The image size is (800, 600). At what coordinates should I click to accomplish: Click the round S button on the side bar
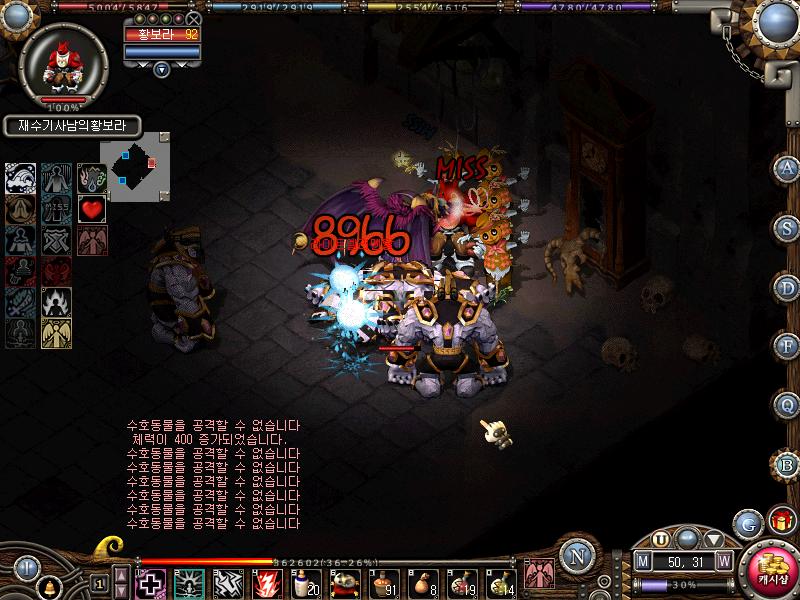(787, 228)
